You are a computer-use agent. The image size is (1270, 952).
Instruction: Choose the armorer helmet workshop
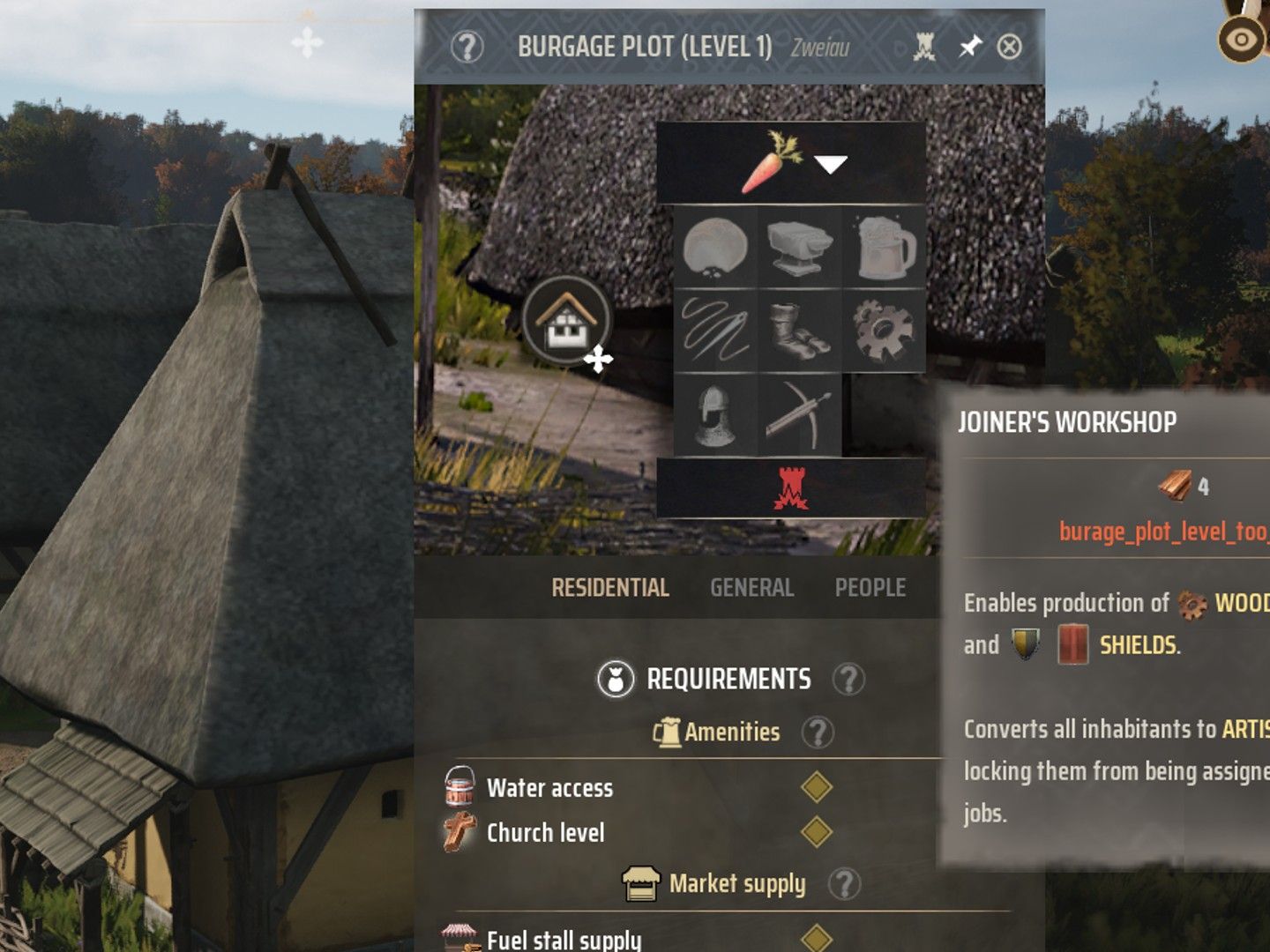(715, 414)
